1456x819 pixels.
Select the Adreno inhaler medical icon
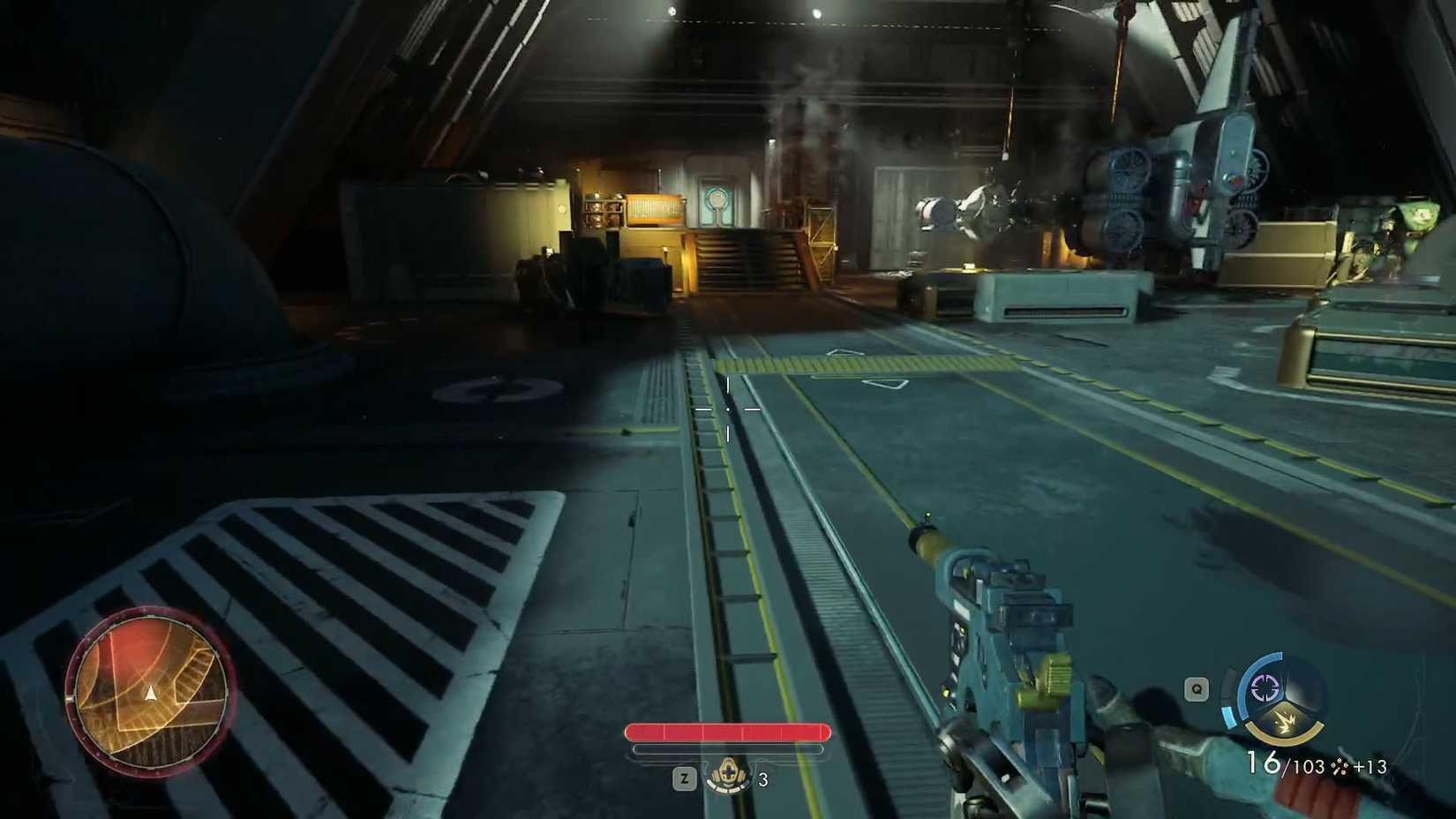point(729,777)
